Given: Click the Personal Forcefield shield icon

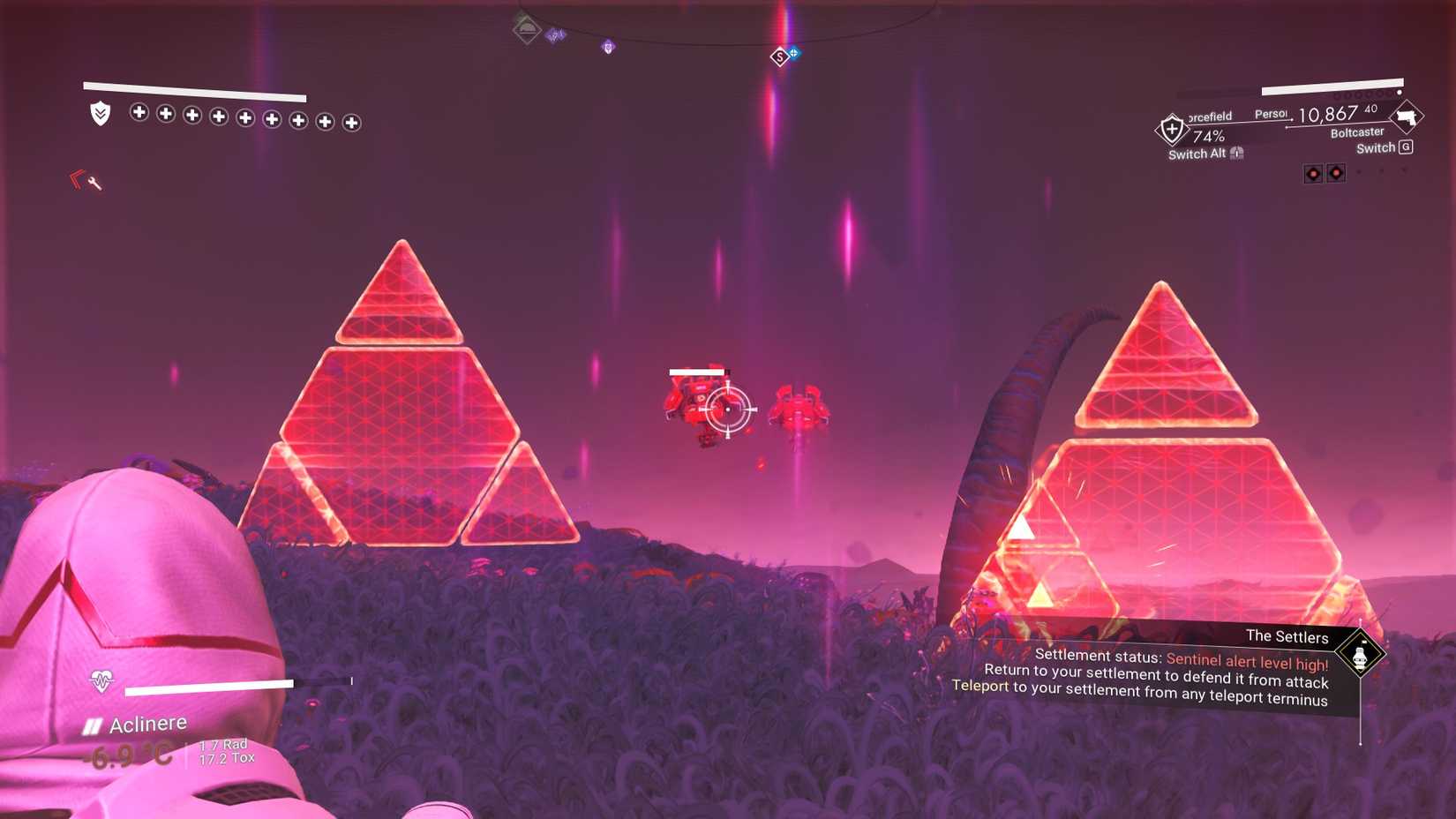Looking at the screenshot, I should (x=1172, y=129).
